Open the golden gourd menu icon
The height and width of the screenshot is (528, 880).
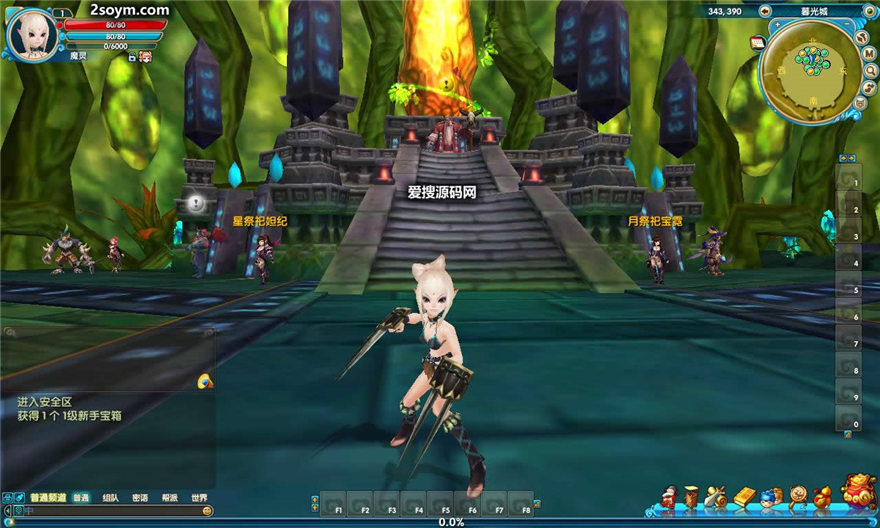point(822,496)
